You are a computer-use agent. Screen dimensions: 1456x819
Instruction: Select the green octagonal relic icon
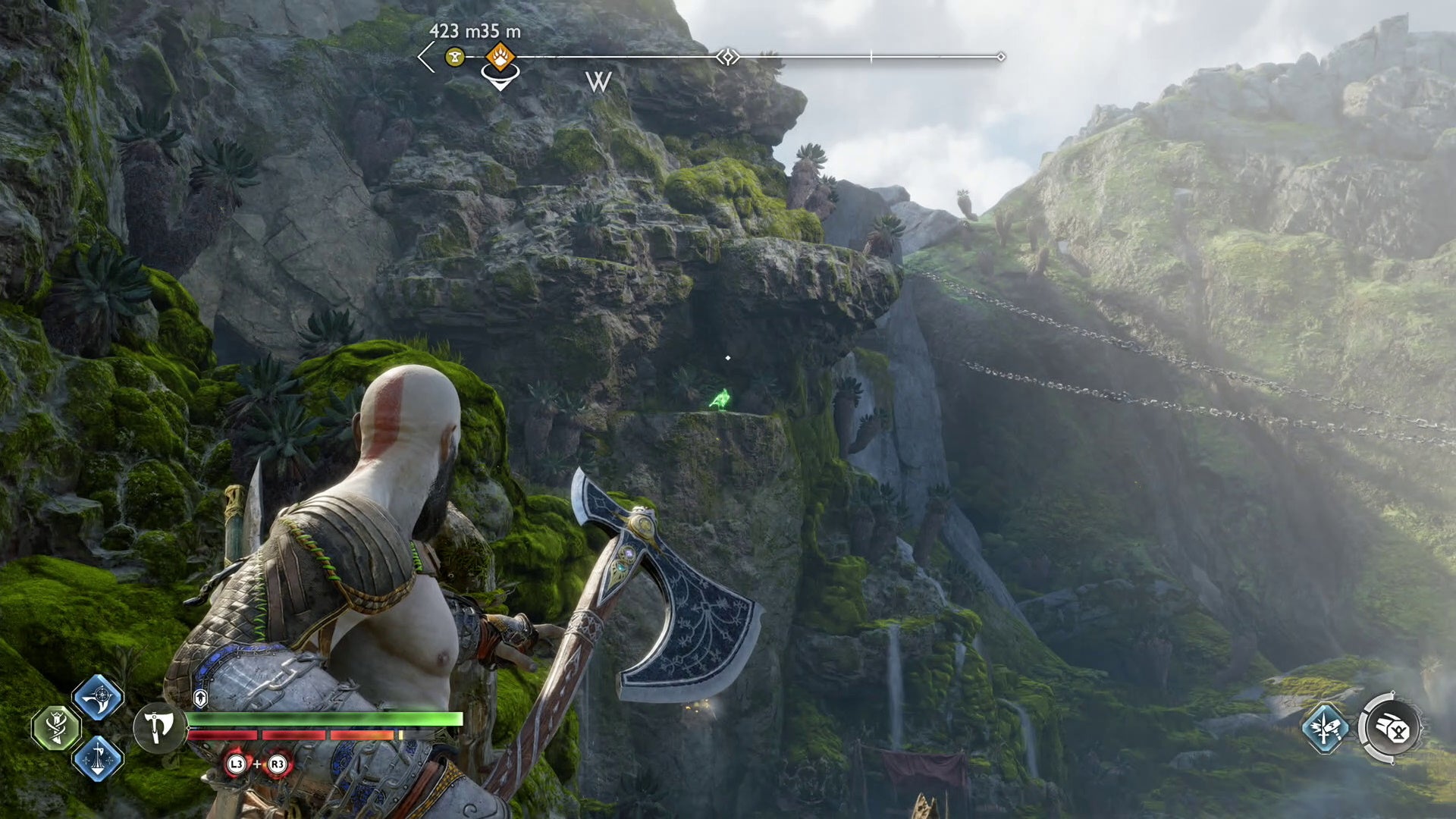click(x=56, y=728)
